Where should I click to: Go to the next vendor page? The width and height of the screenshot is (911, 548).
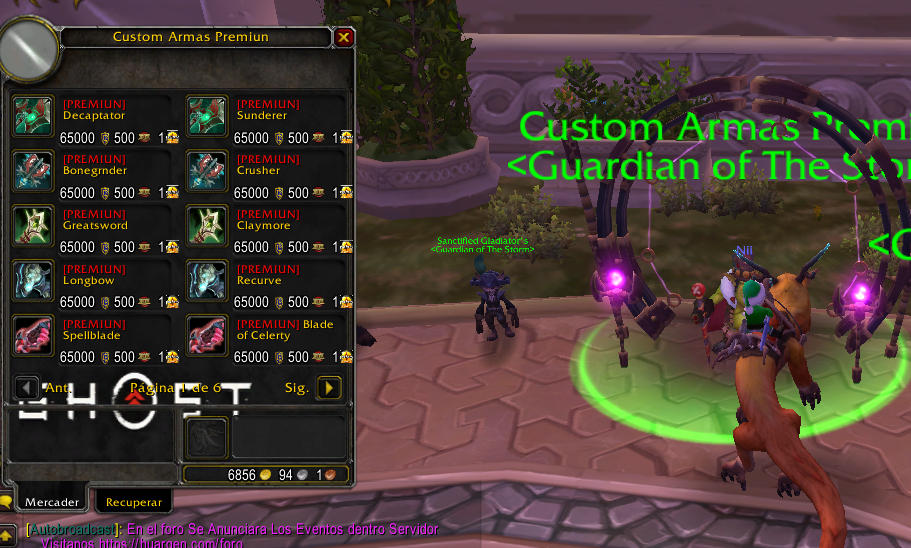pos(329,388)
